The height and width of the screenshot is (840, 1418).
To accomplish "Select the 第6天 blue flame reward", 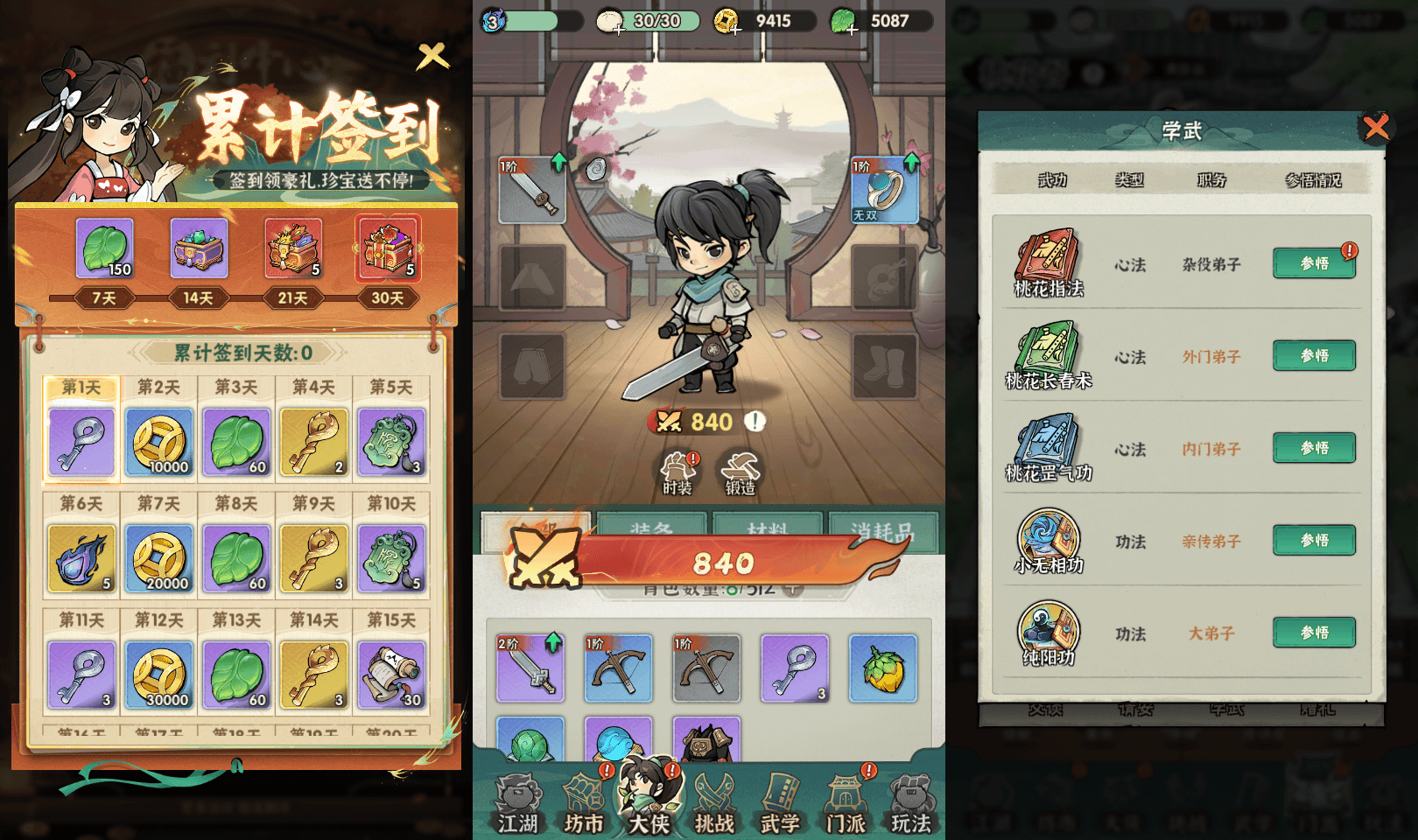I will [81, 557].
